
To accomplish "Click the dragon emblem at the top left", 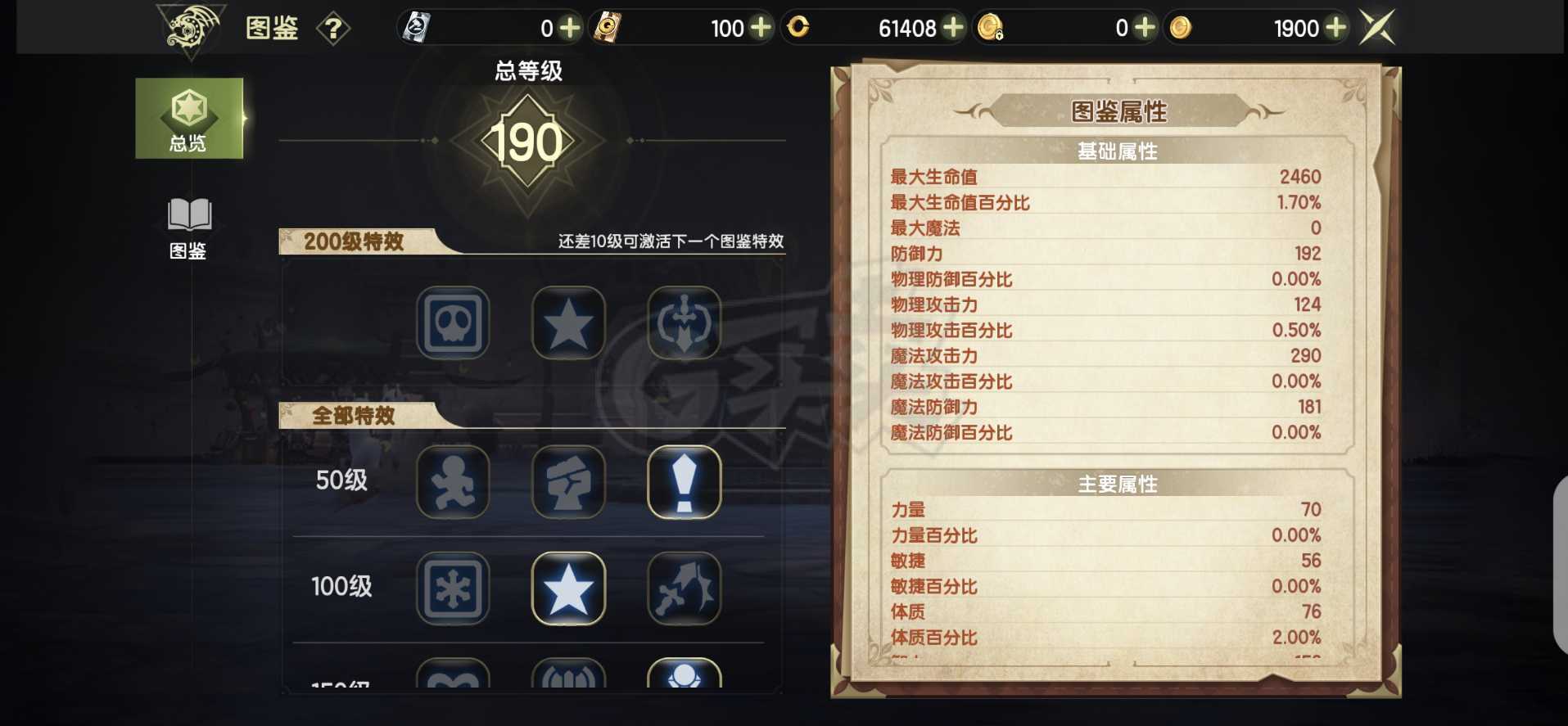I will click(x=187, y=27).
